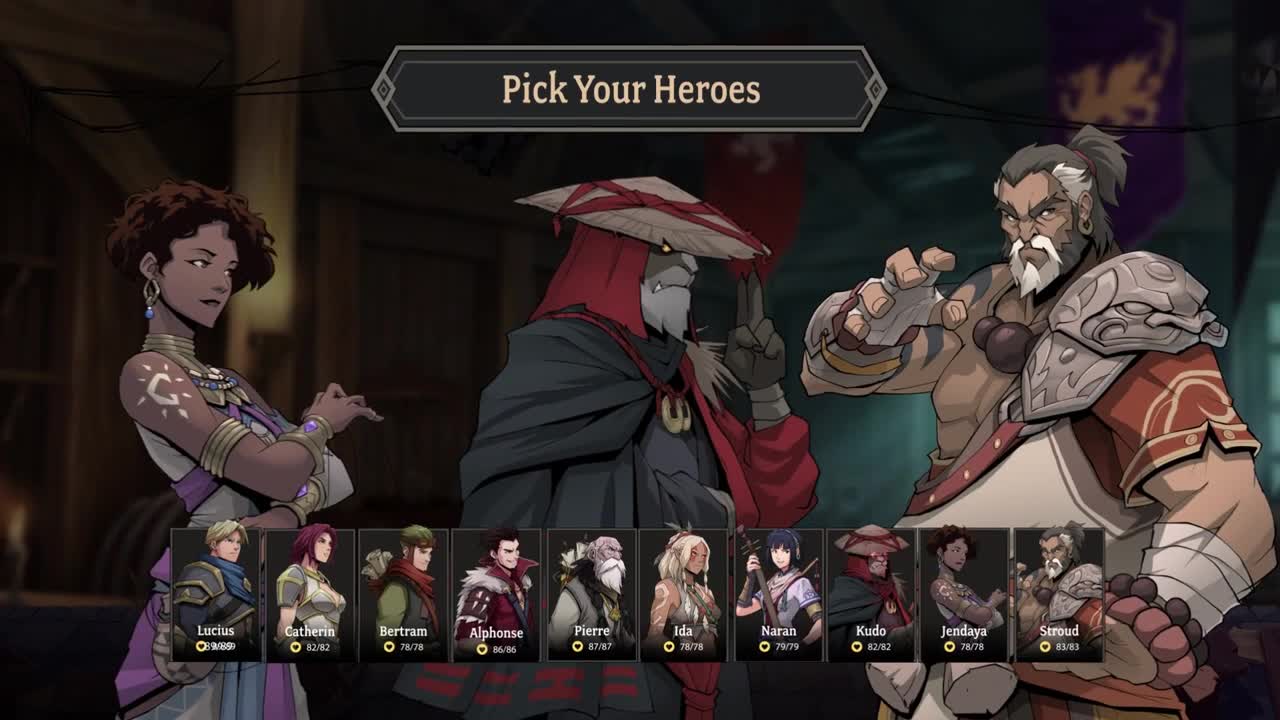The width and height of the screenshot is (1280, 720).
Task: Choose Kudo's portrait in the roster
Action: tap(871, 594)
